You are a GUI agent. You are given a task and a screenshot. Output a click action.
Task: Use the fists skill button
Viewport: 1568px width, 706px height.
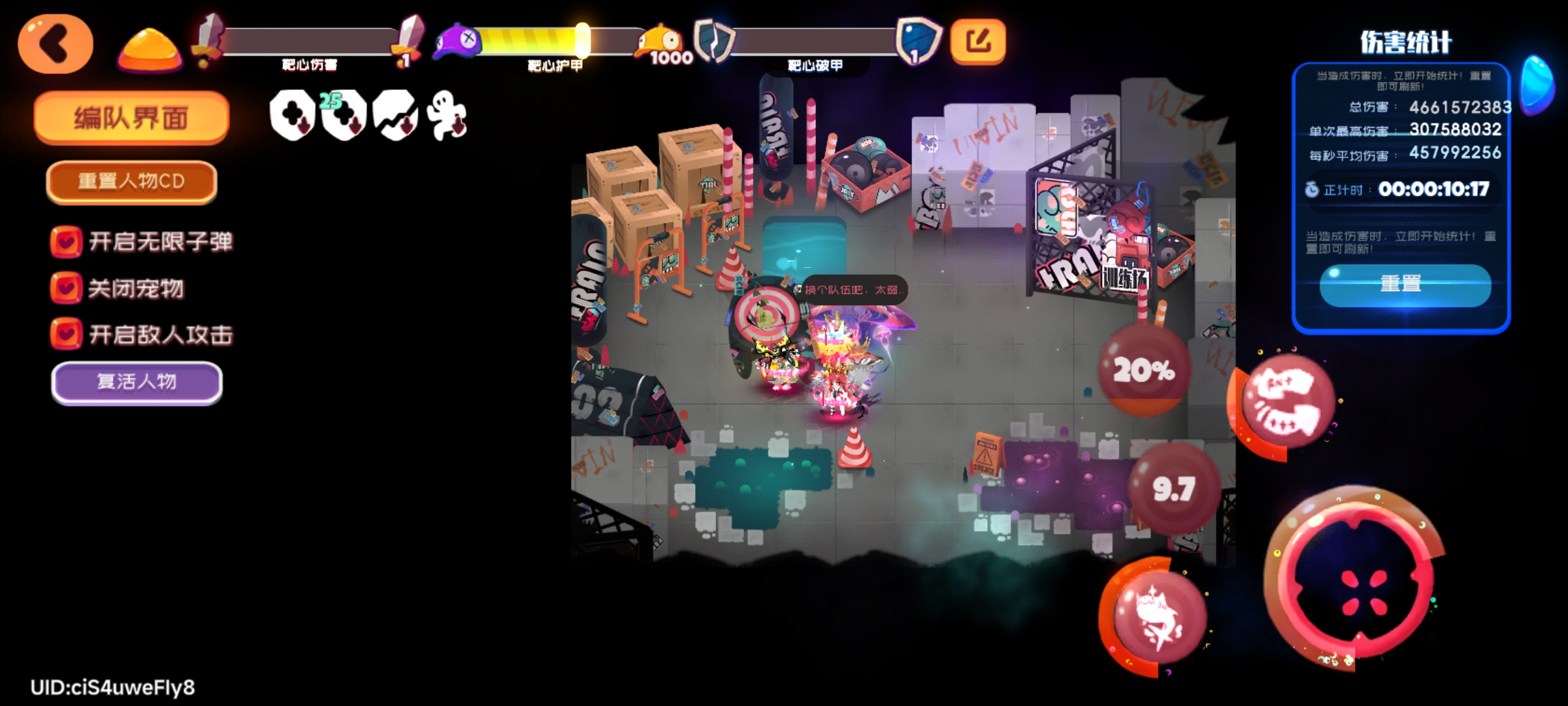tap(1286, 401)
